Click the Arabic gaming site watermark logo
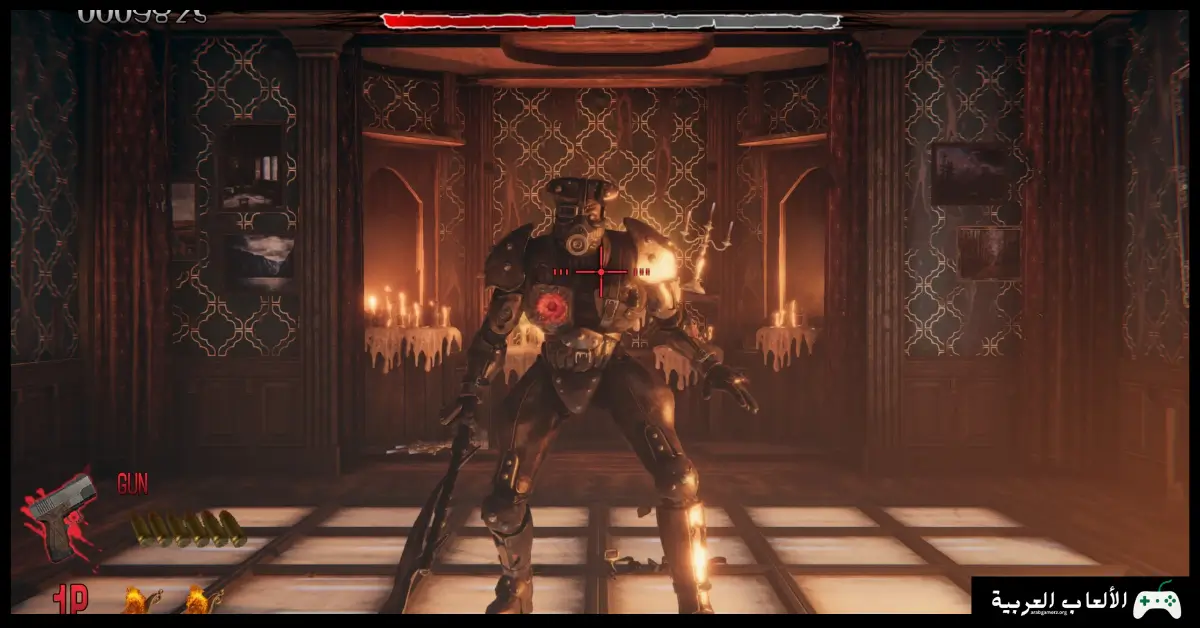This screenshot has height=628, width=1200. [1085, 601]
